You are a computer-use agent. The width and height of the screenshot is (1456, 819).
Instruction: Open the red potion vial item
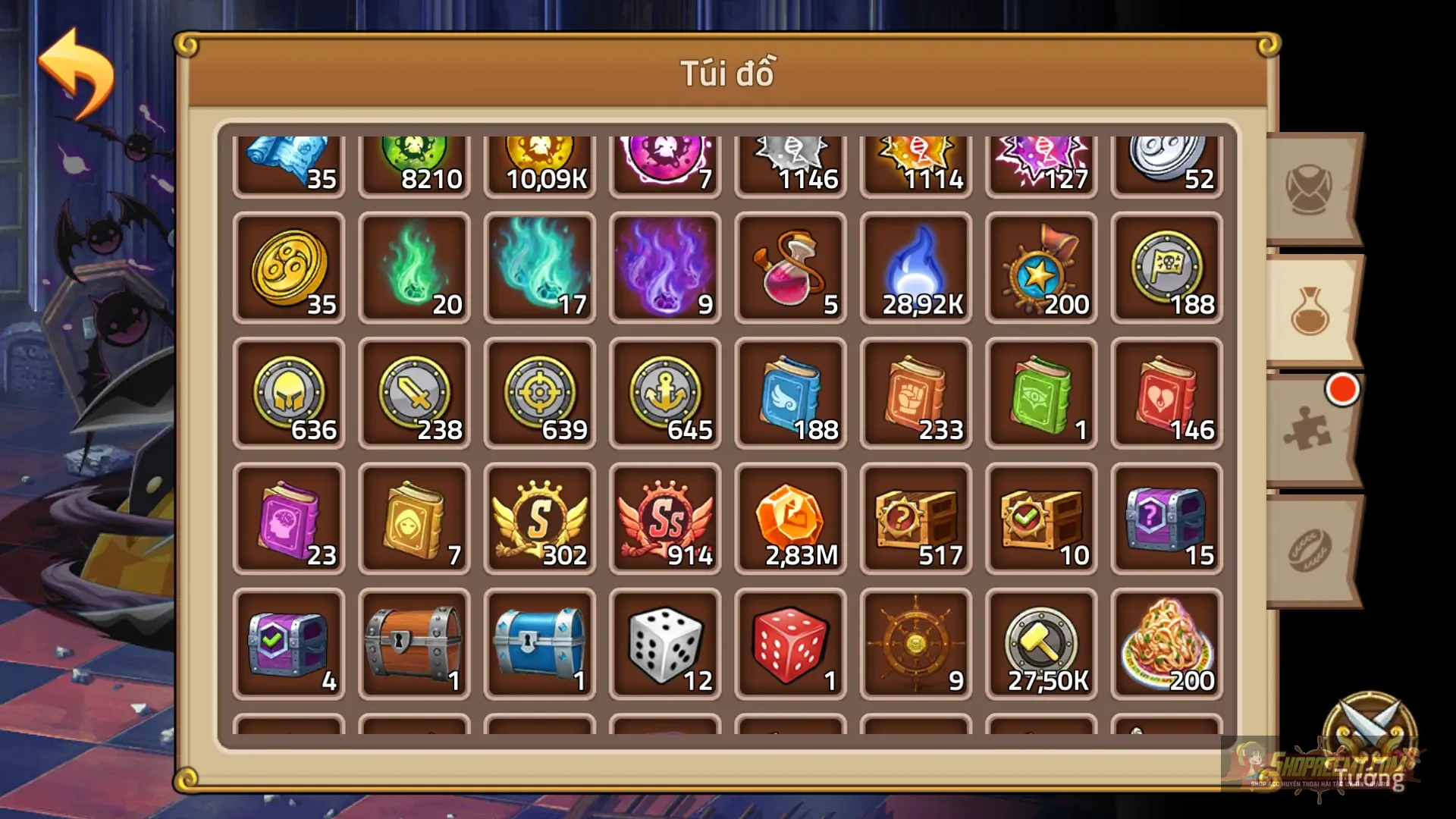coord(790,267)
